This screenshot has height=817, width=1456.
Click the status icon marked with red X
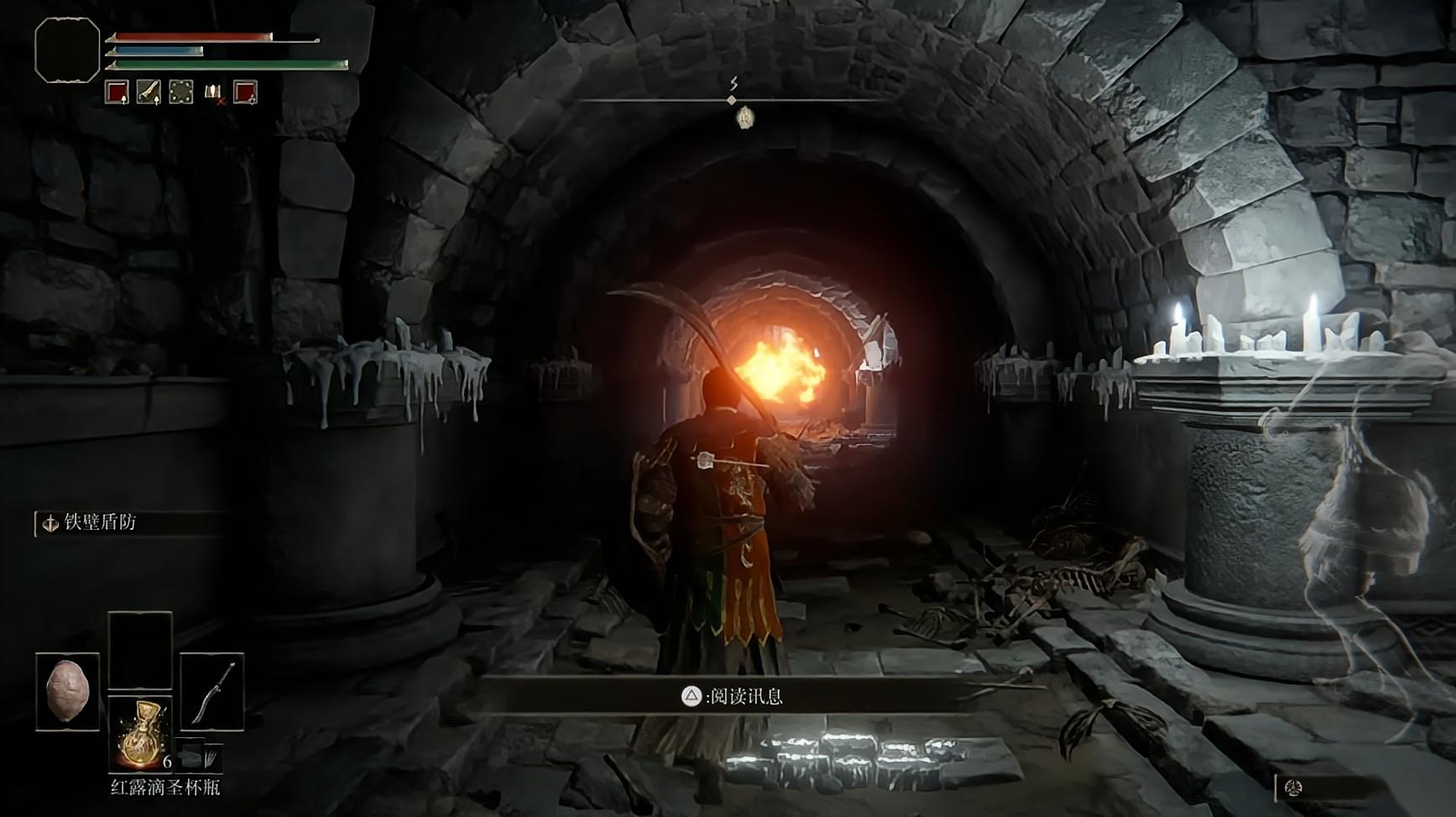point(214,92)
